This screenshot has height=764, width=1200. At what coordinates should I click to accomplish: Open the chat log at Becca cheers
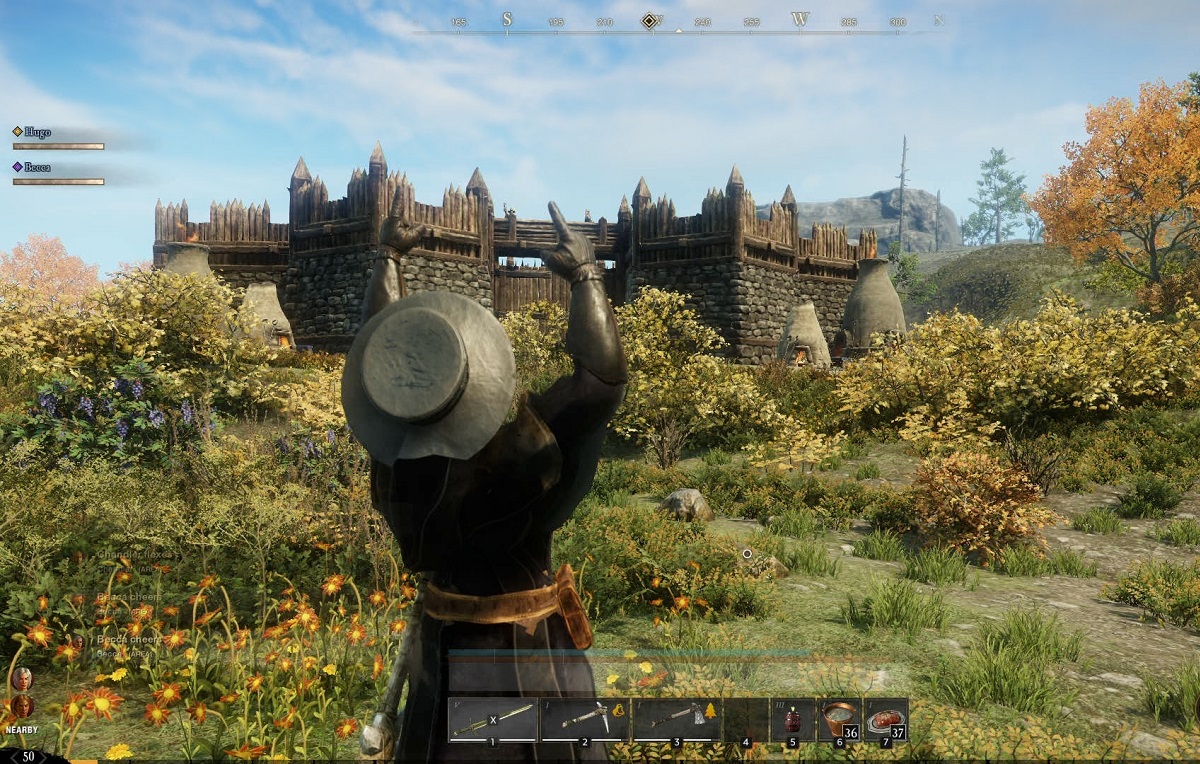(x=128, y=640)
